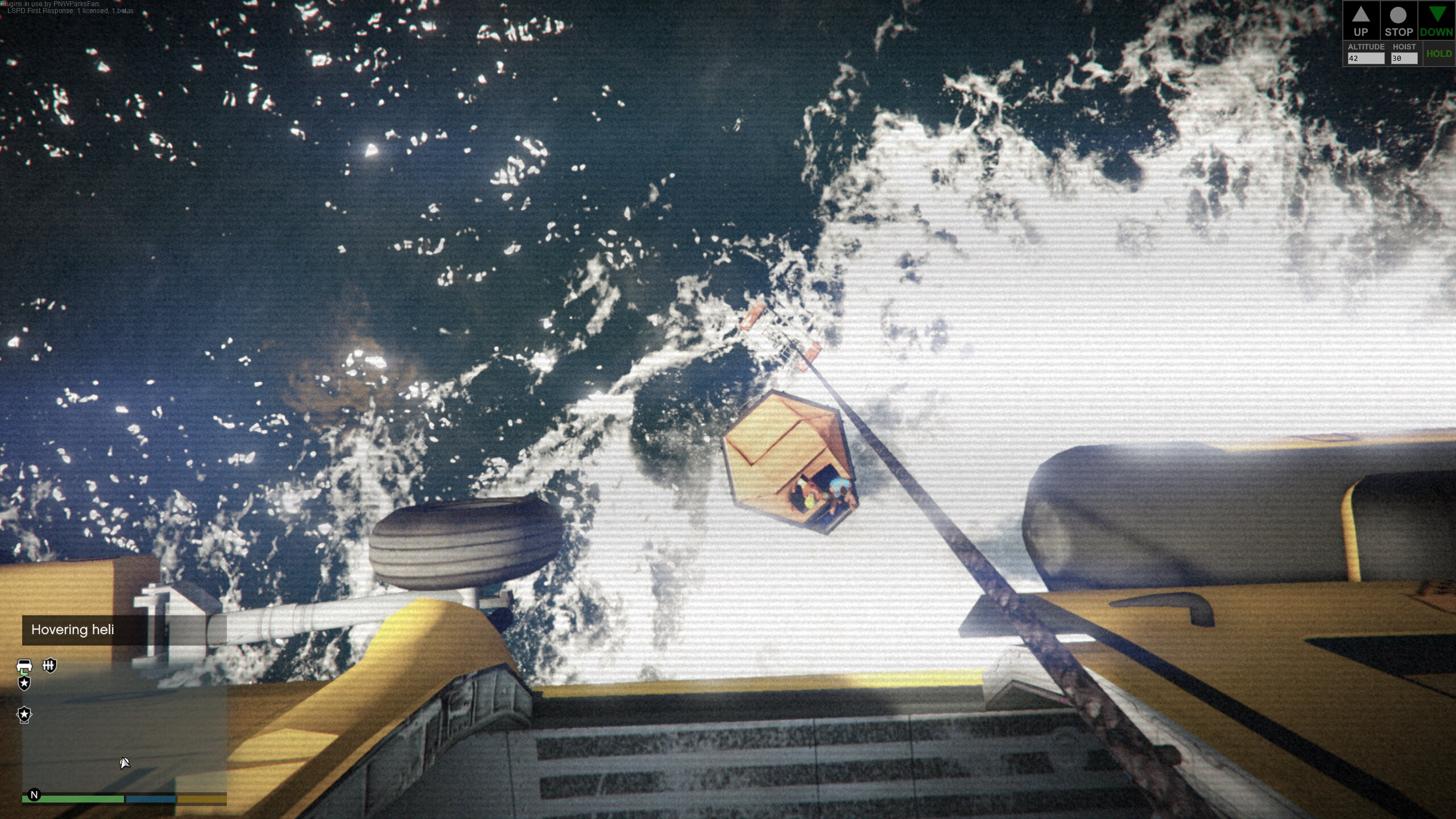Select the barred shield jail blip
1456x819 pixels.
[50, 665]
